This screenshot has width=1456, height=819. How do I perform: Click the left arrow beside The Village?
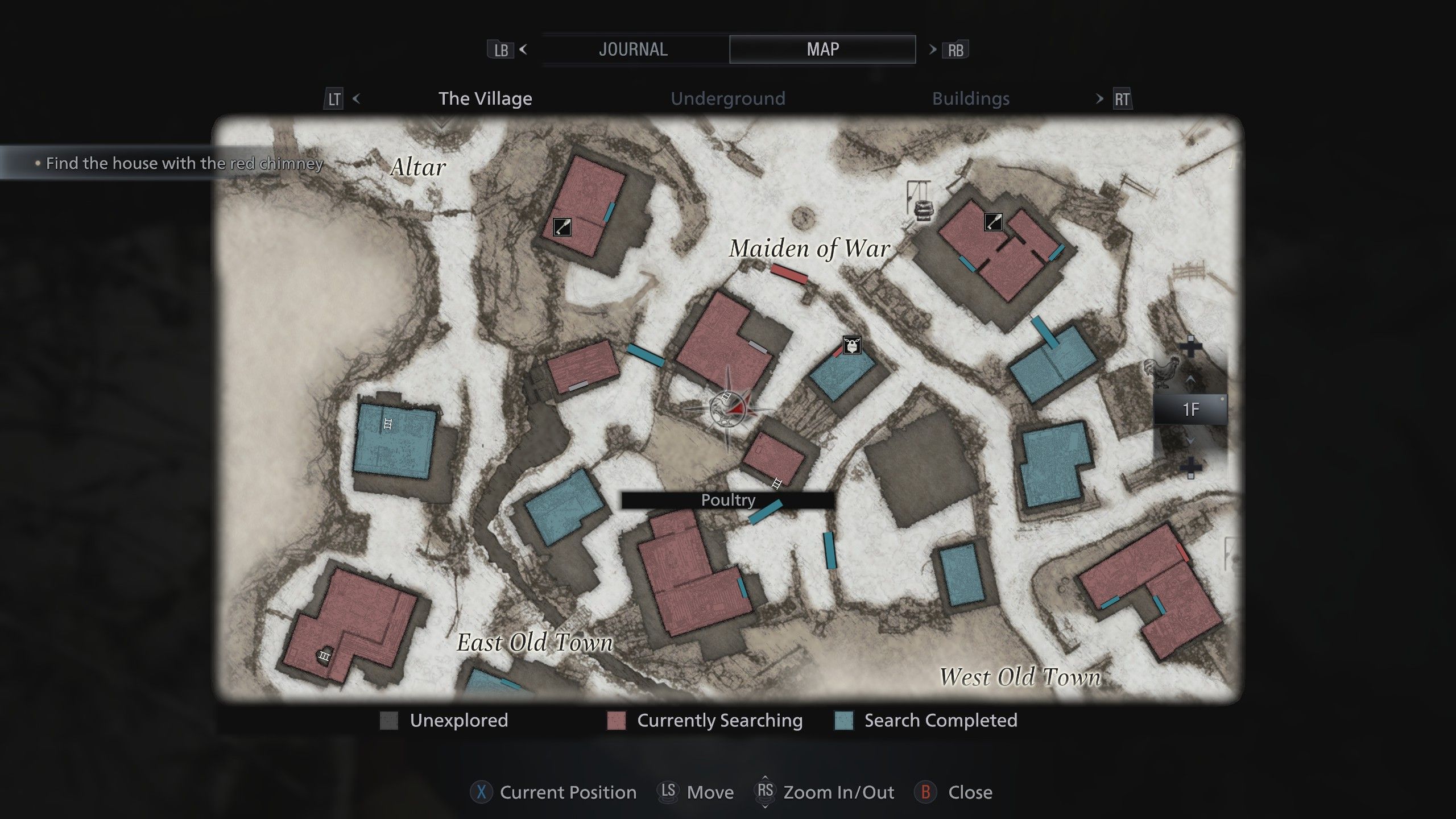[x=356, y=98]
